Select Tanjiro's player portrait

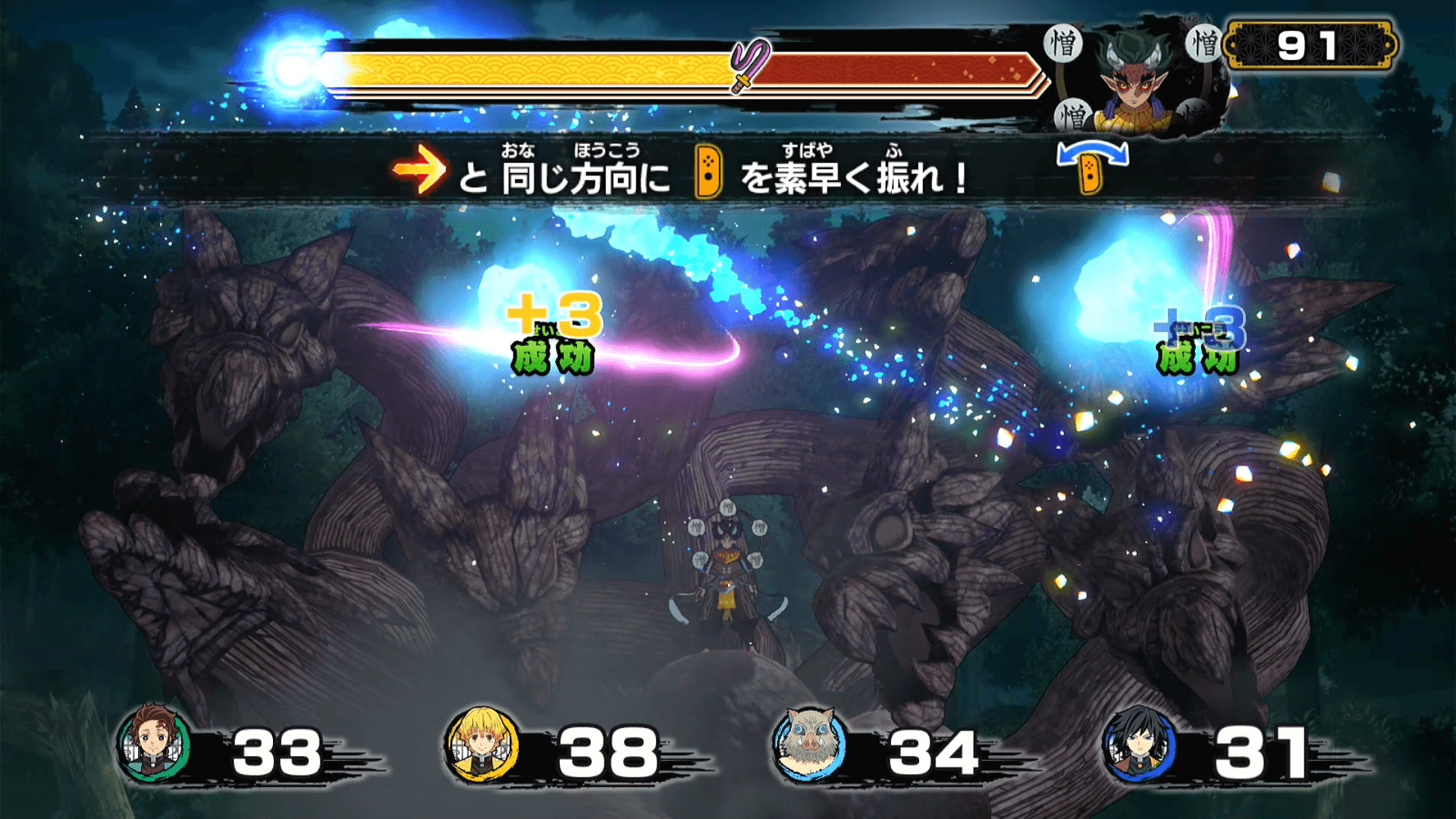(x=154, y=745)
